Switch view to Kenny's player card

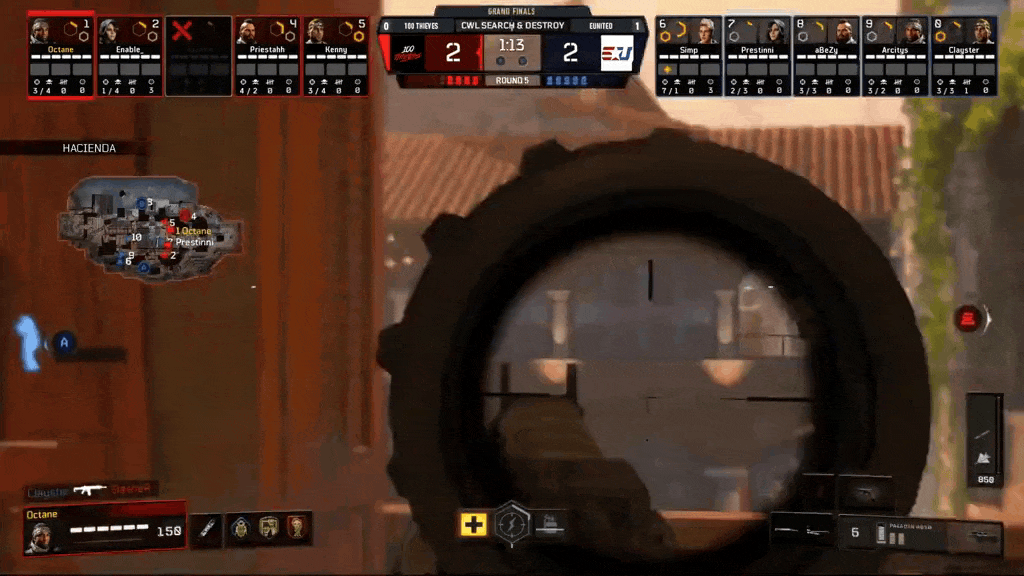click(x=336, y=56)
